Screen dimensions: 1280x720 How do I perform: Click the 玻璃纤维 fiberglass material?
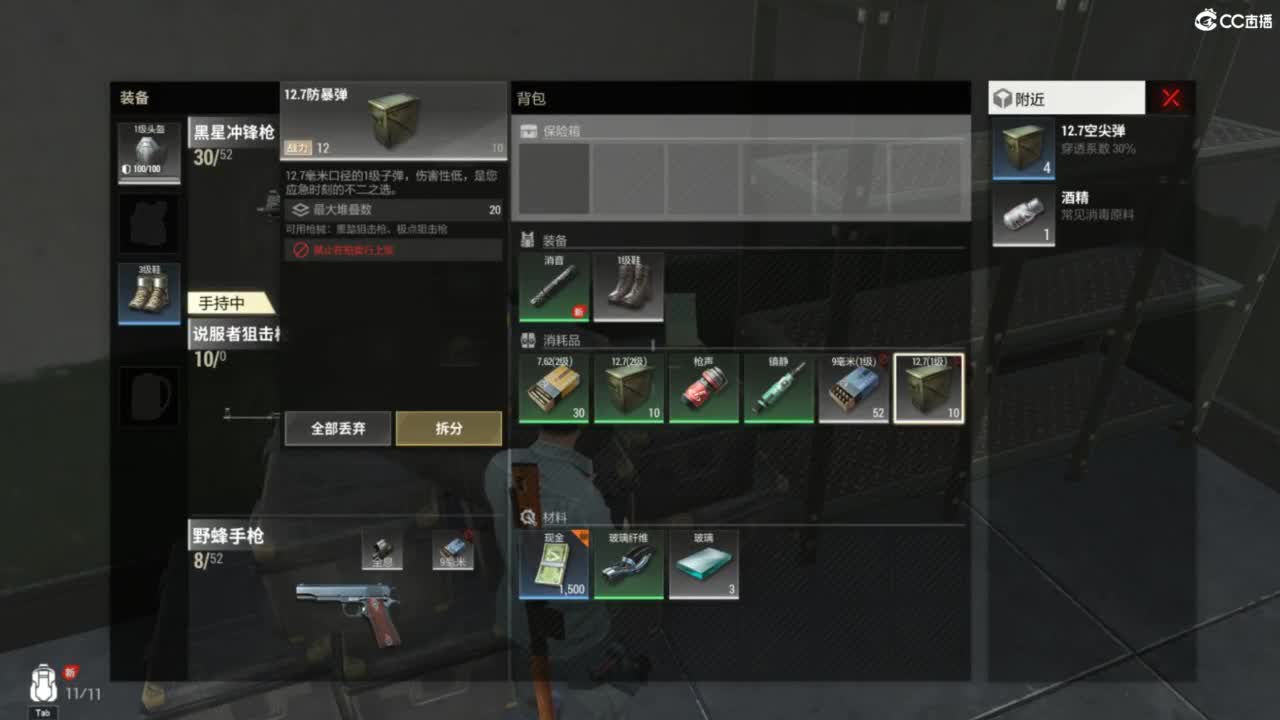(x=628, y=563)
